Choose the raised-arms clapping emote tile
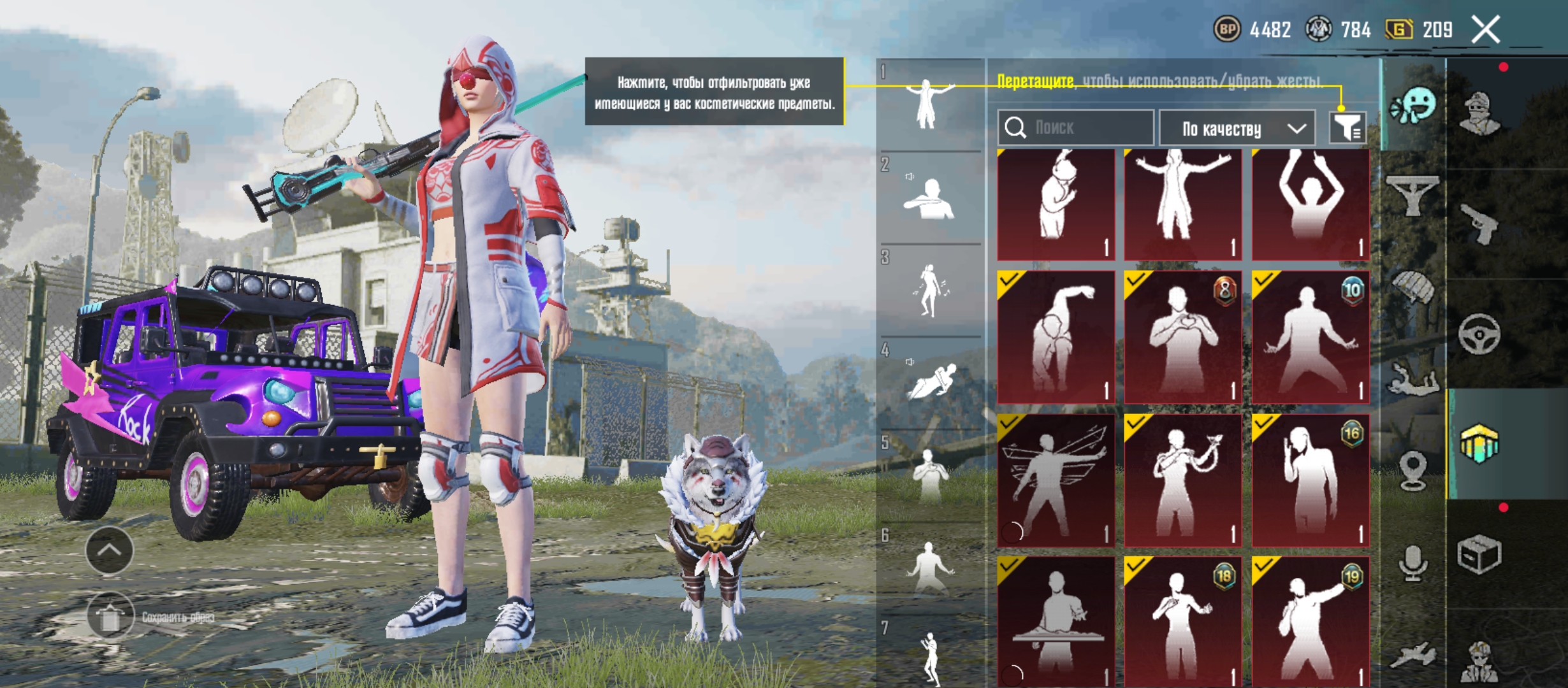This screenshot has width=1568, height=688. point(1310,204)
